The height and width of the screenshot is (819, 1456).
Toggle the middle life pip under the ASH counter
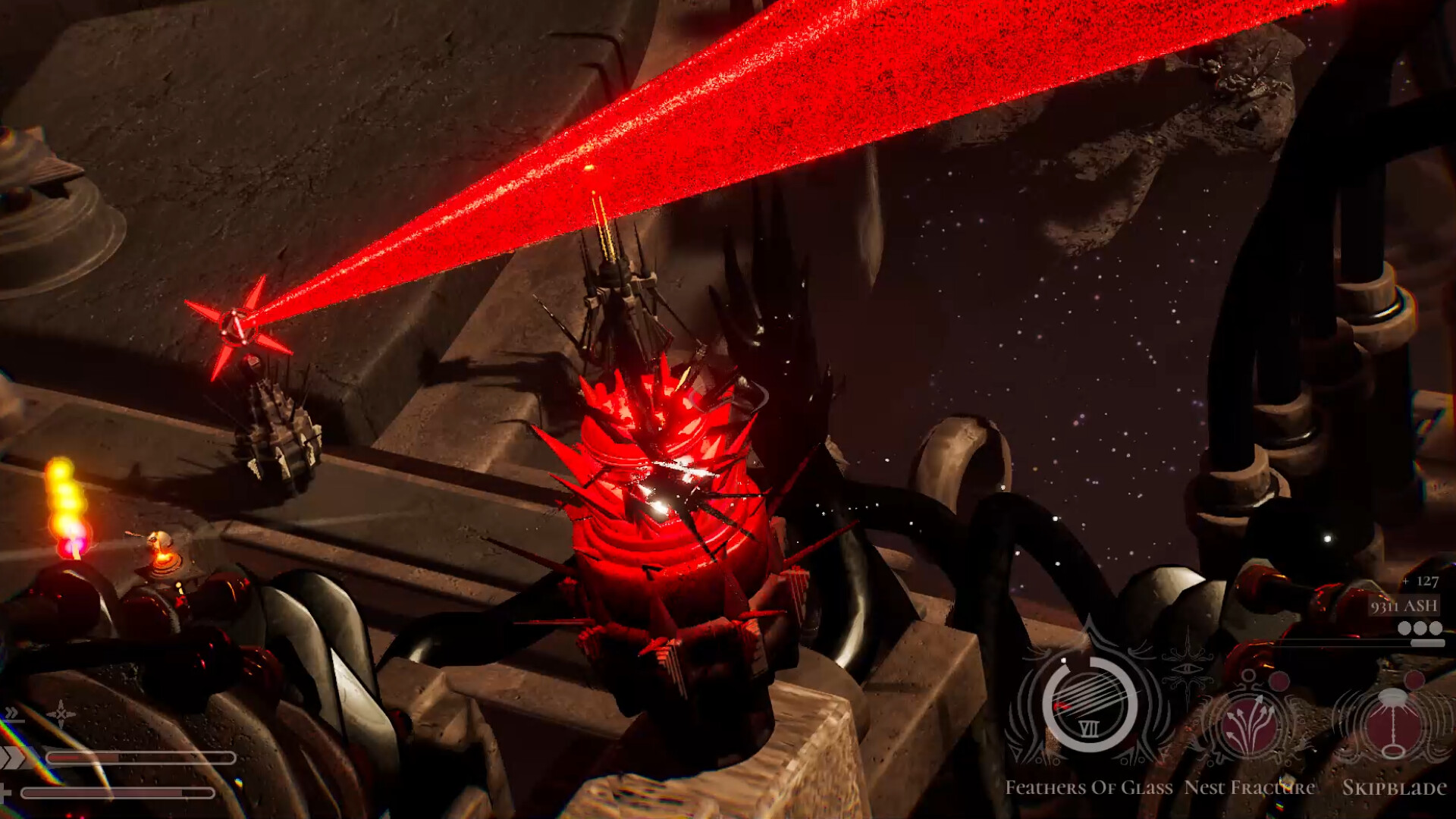tap(1420, 628)
